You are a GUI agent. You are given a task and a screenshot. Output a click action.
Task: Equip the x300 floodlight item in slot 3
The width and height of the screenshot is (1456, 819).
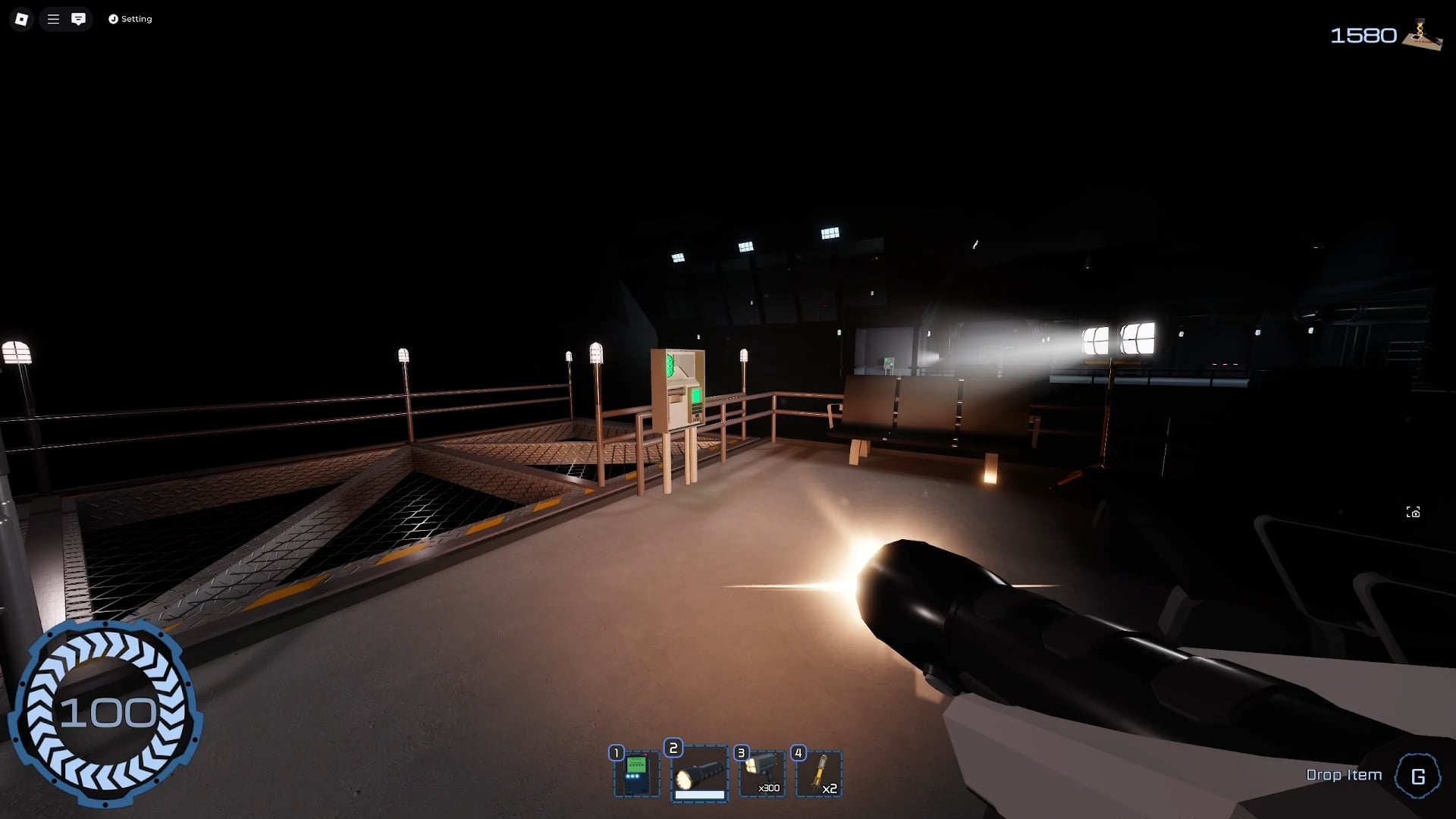click(x=762, y=773)
